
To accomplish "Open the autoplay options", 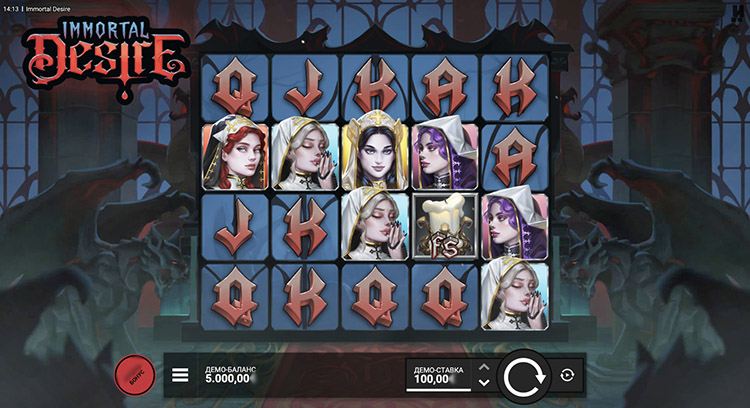I will (x=567, y=375).
